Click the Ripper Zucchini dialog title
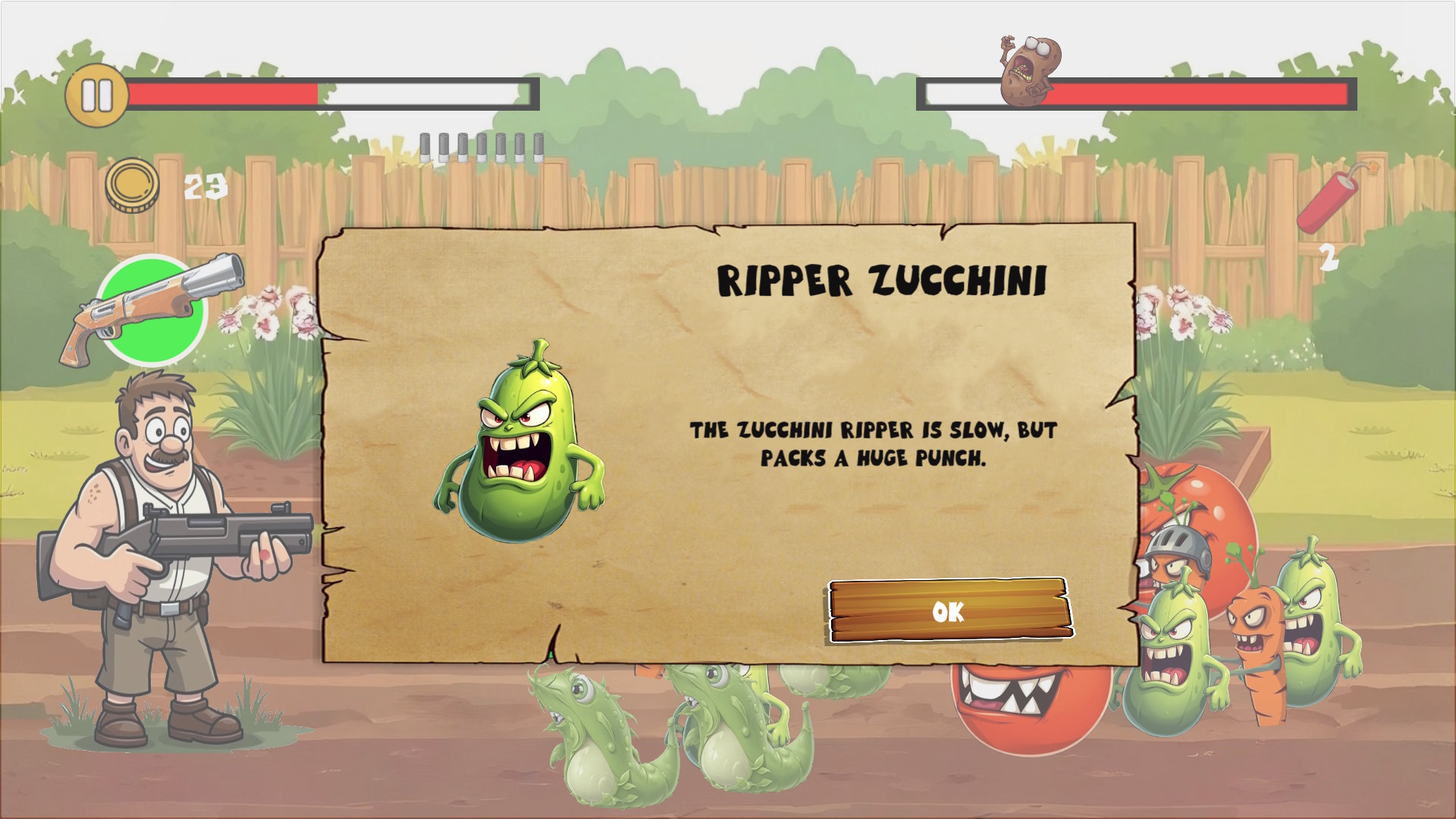 click(x=883, y=281)
